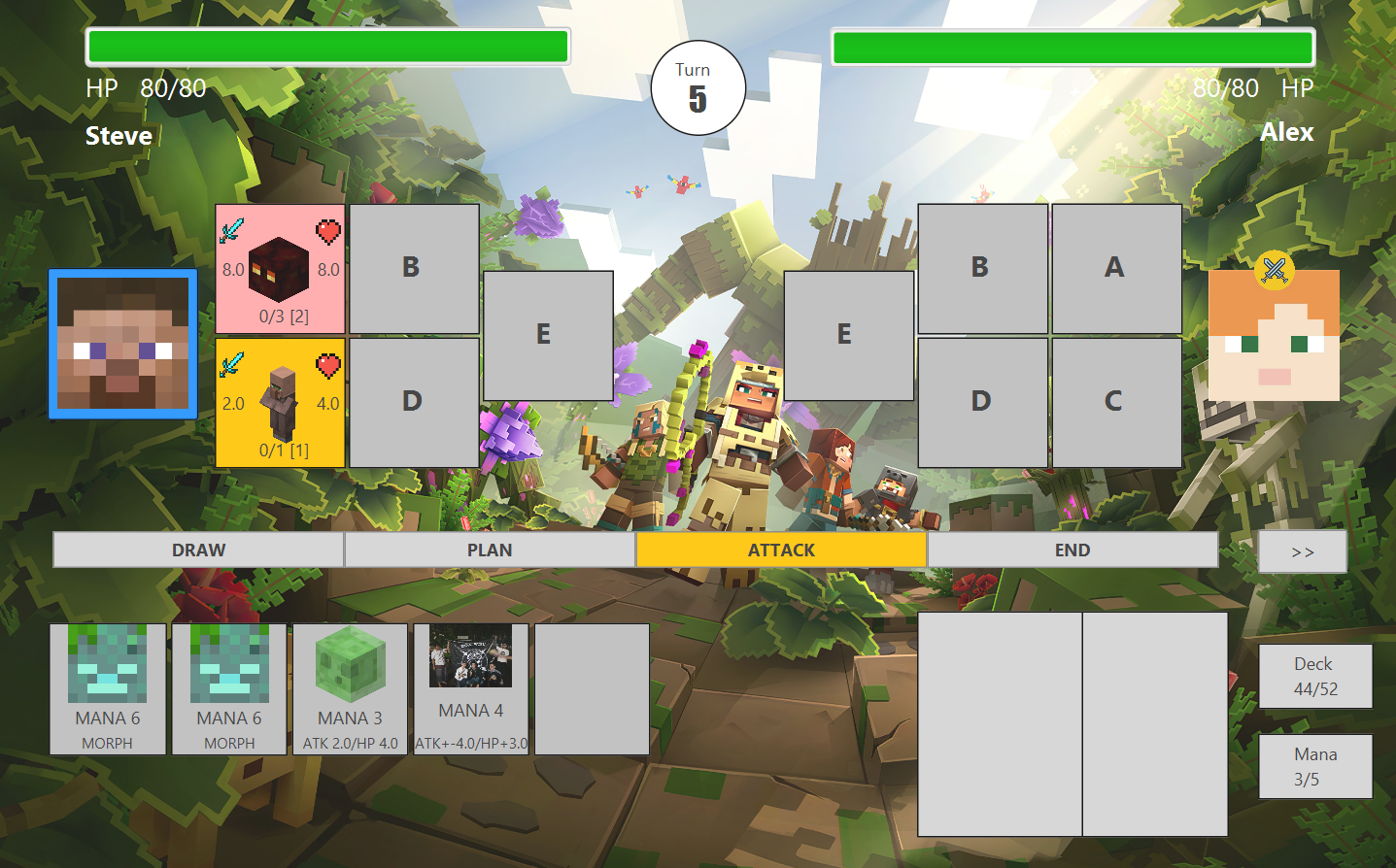Screen dimensions: 1396x868
Task: Select the empty board slot labeled A
Action: tap(1116, 269)
